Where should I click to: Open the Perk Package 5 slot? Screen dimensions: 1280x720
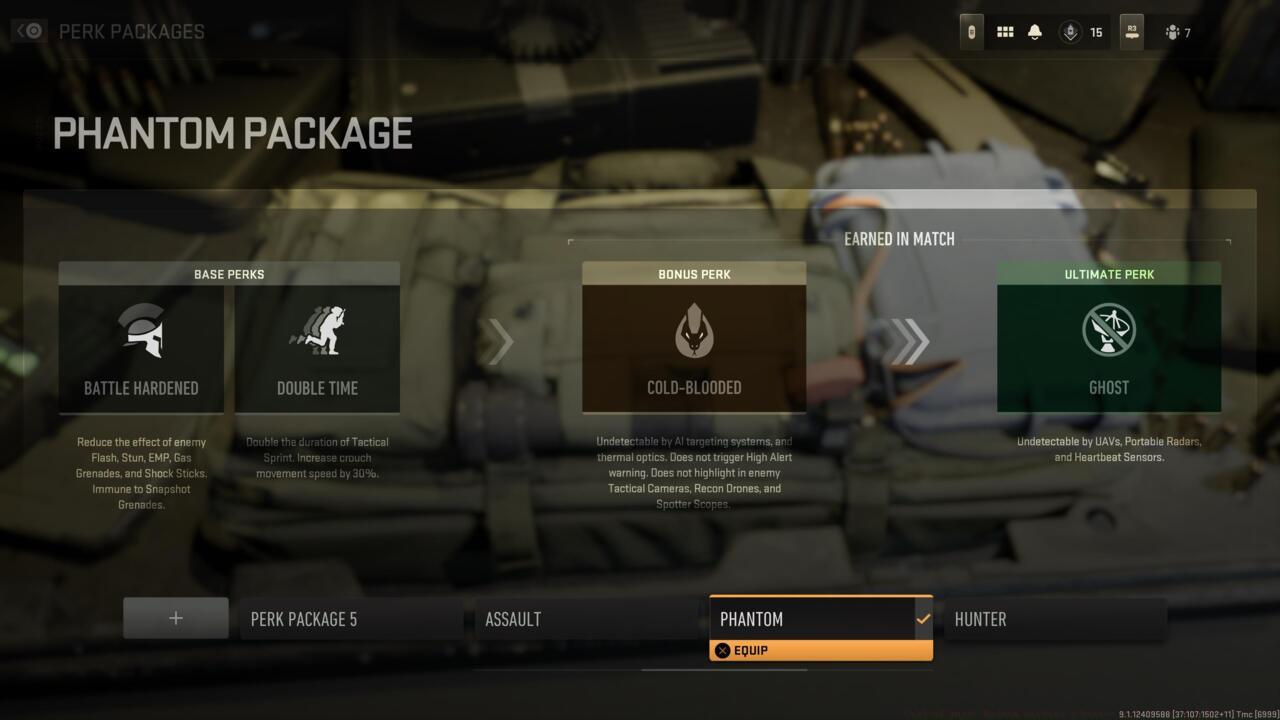coord(350,618)
